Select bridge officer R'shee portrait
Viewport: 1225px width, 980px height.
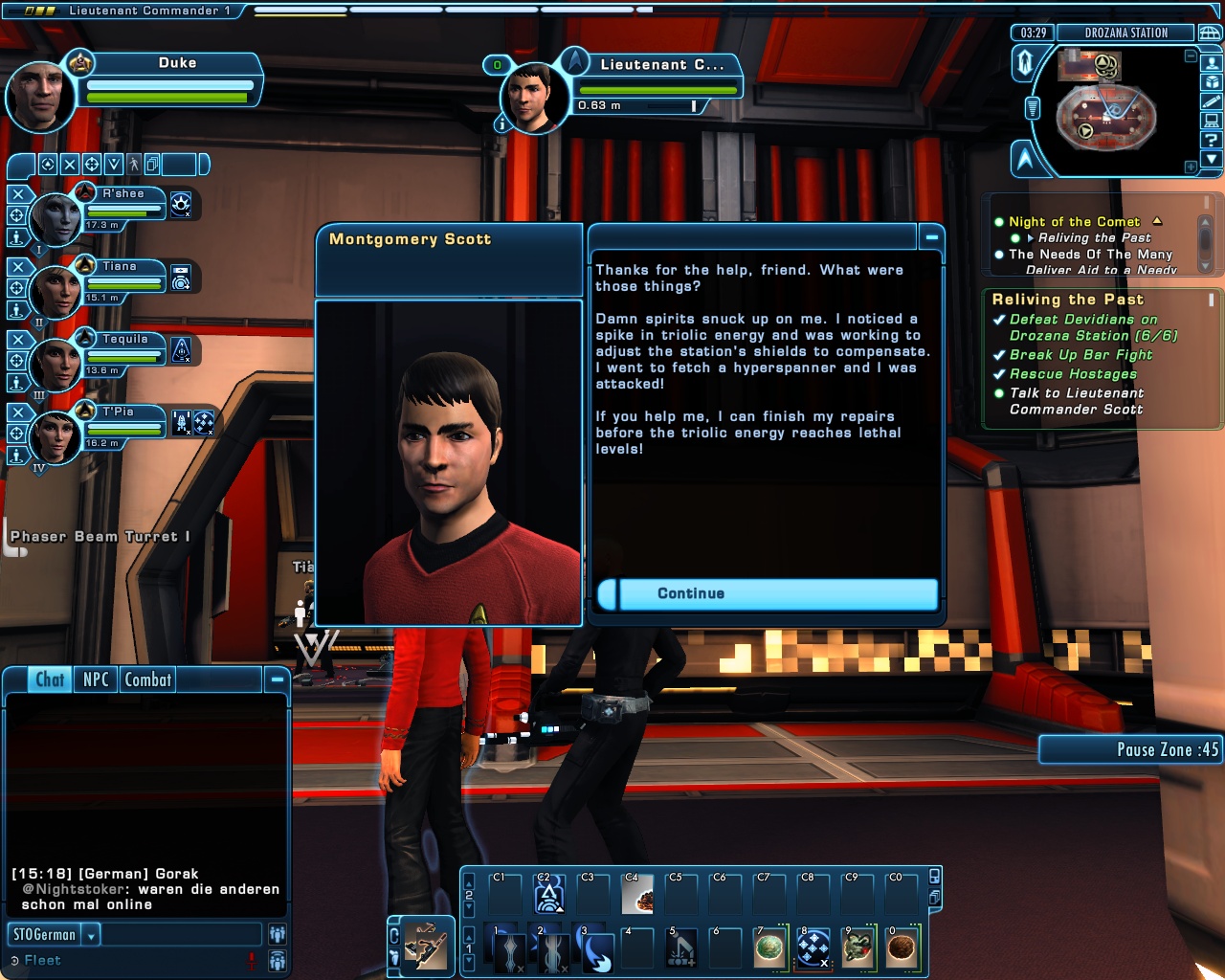coord(56,219)
